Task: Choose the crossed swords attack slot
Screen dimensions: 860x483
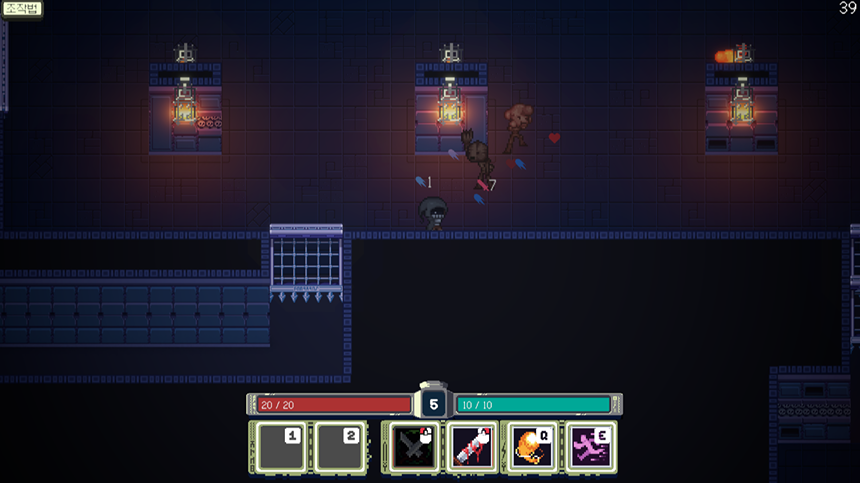Action: point(414,447)
